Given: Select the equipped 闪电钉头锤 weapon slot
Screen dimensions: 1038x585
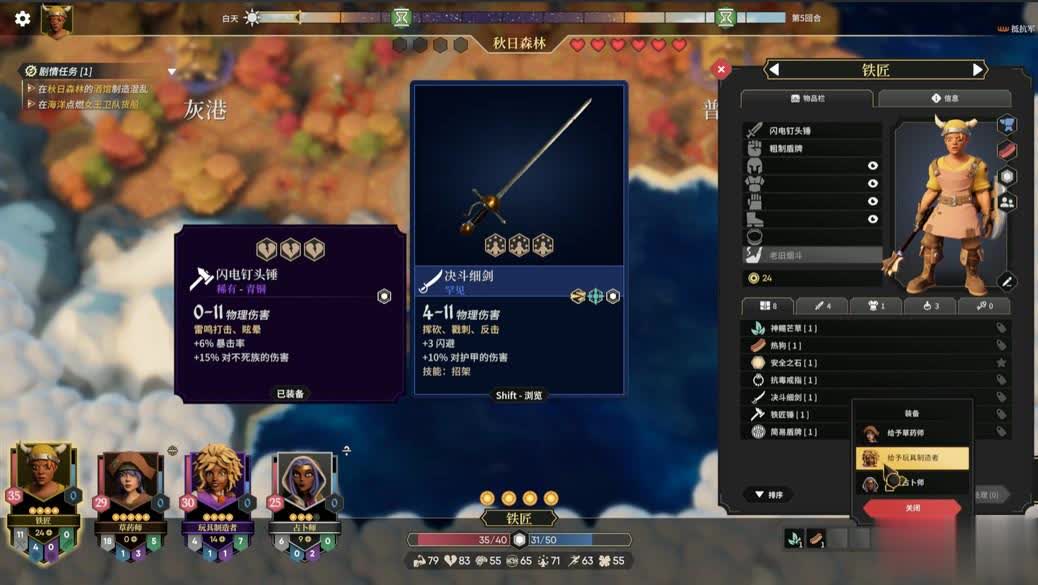Looking at the screenshot, I should click(812, 131).
